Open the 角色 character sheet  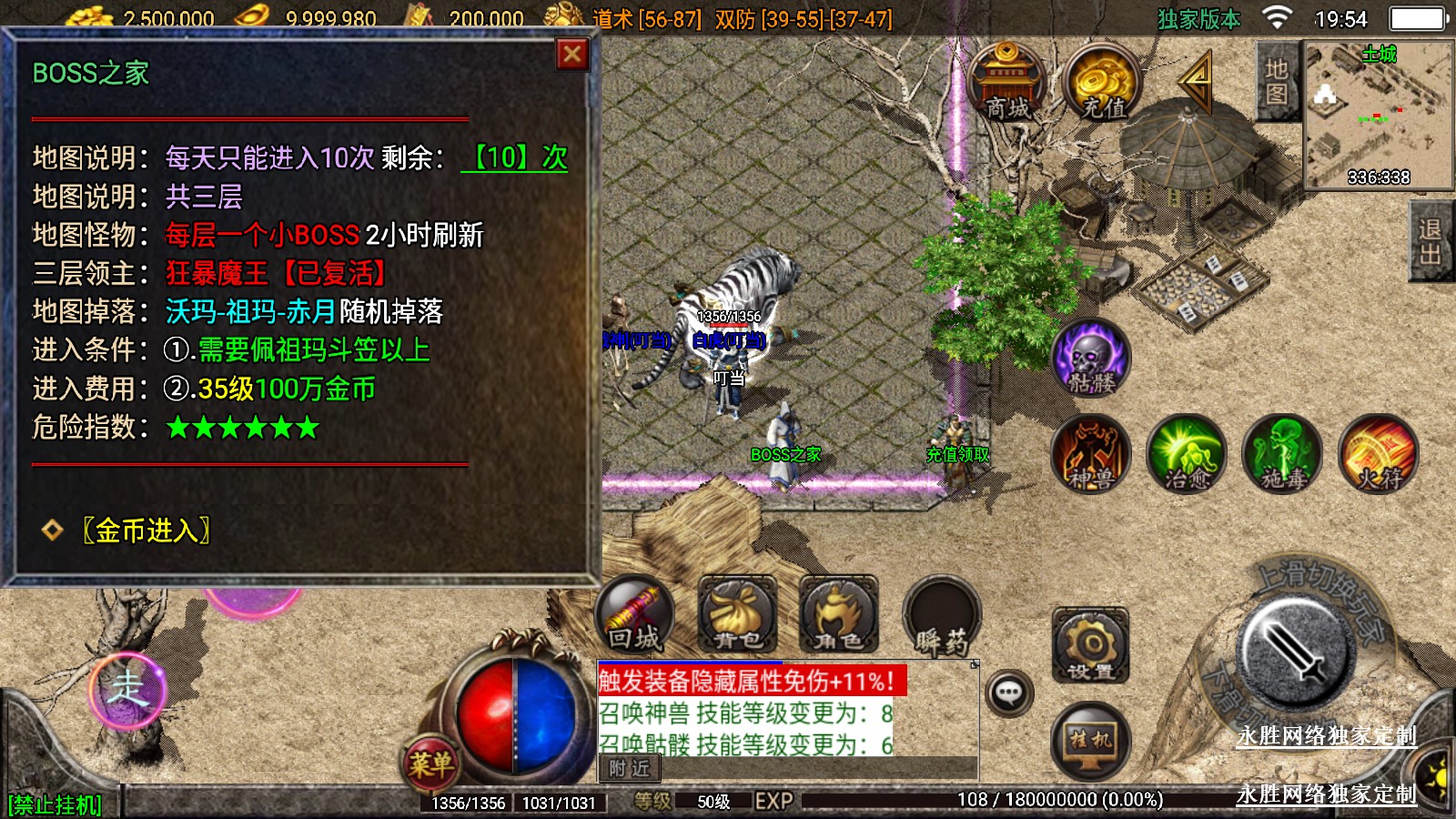tap(839, 615)
